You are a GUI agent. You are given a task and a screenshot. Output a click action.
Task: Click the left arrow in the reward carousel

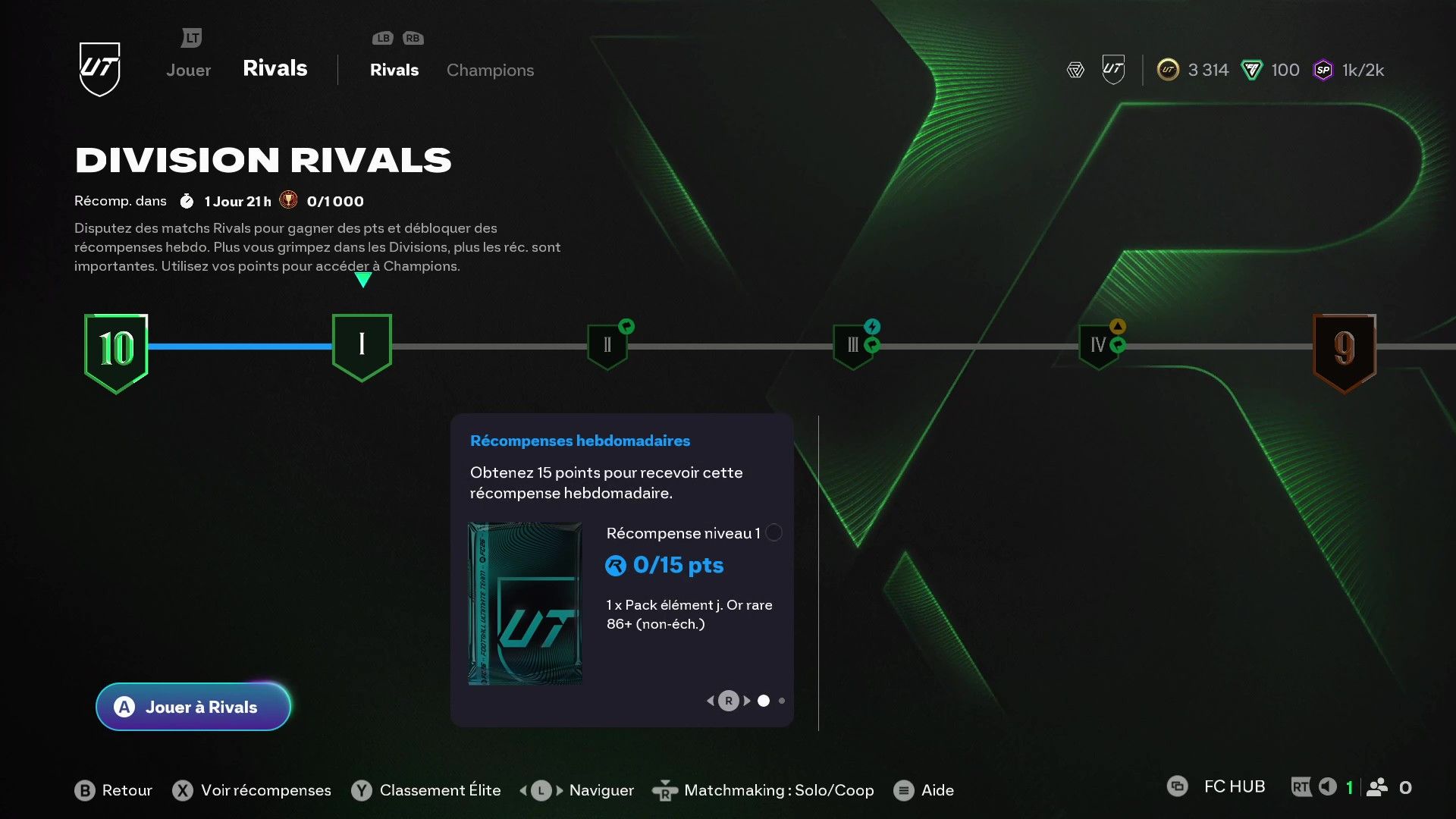point(711,701)
